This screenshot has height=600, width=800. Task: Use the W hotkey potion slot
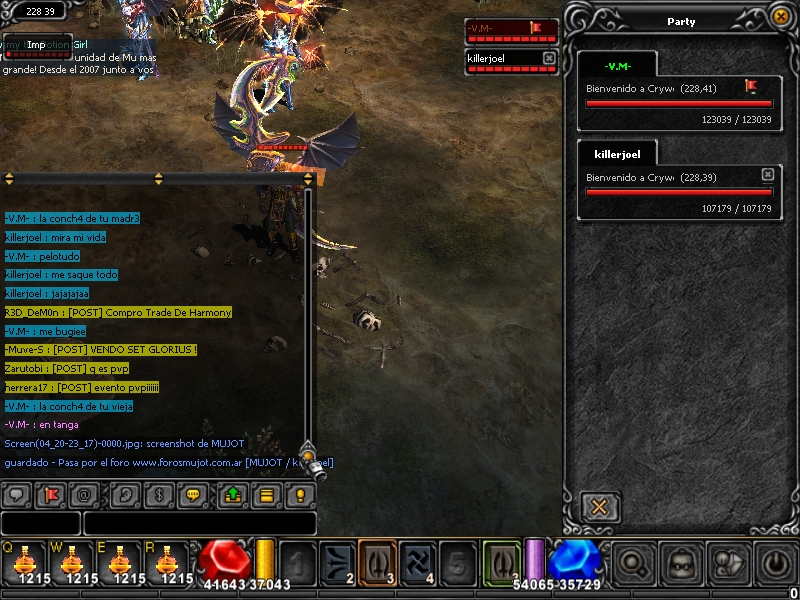71,562
